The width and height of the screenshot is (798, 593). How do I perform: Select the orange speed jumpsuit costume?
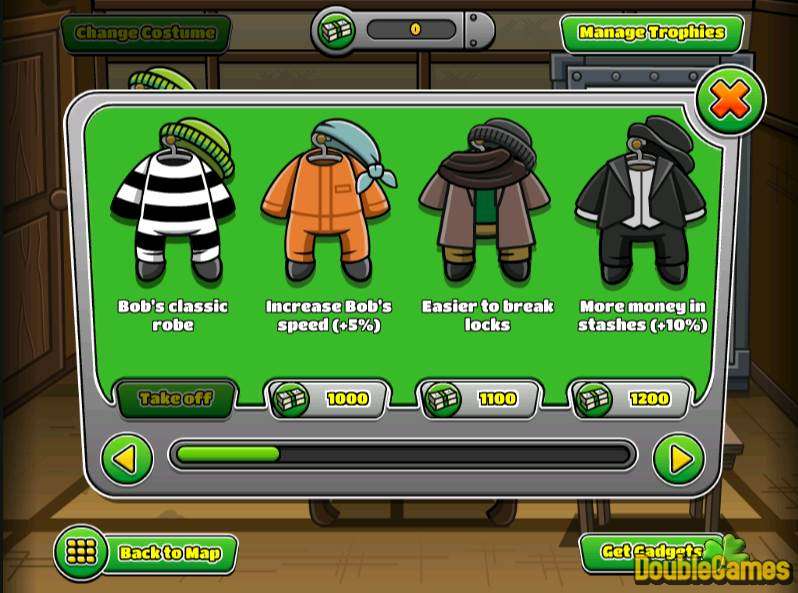click(325, 205)
